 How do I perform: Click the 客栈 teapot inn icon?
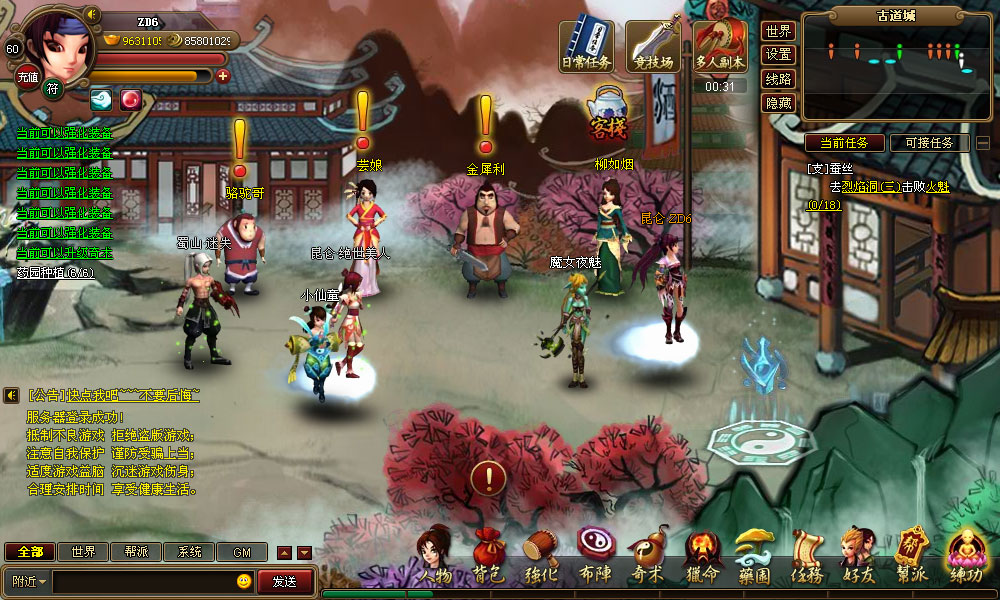point(607,112)
